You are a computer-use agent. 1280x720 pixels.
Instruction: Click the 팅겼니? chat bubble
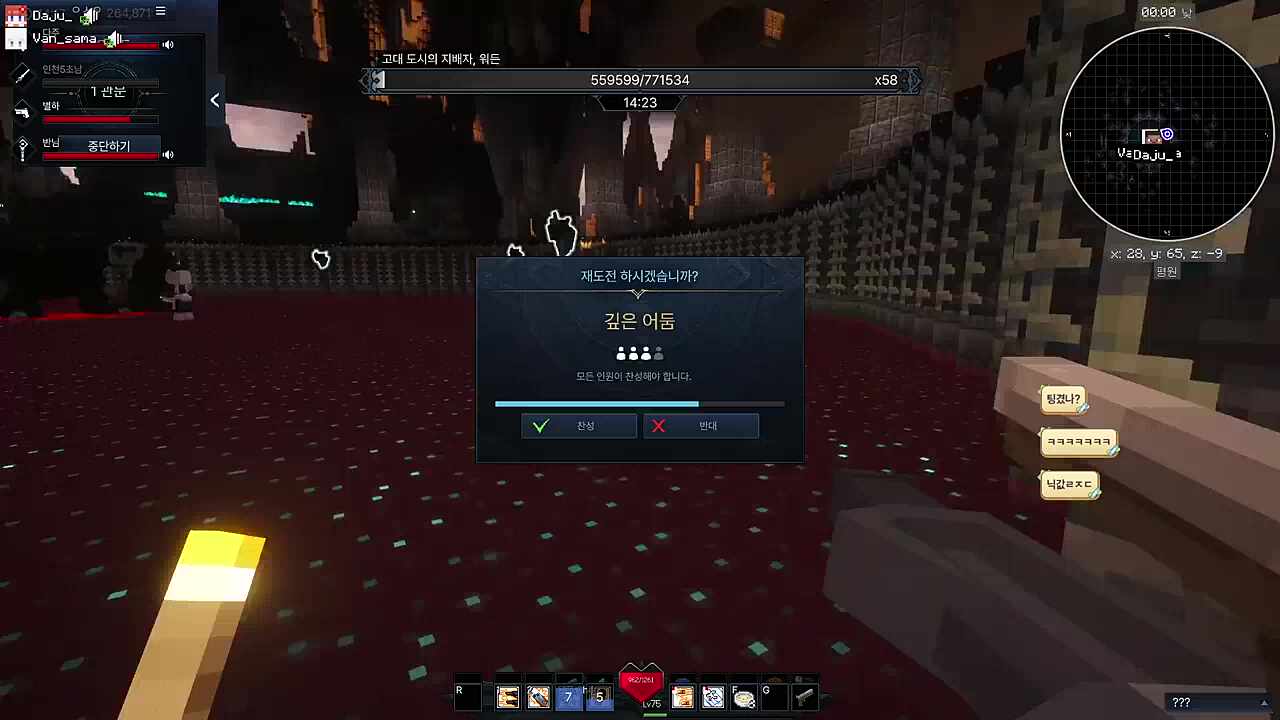(1063, 400)
